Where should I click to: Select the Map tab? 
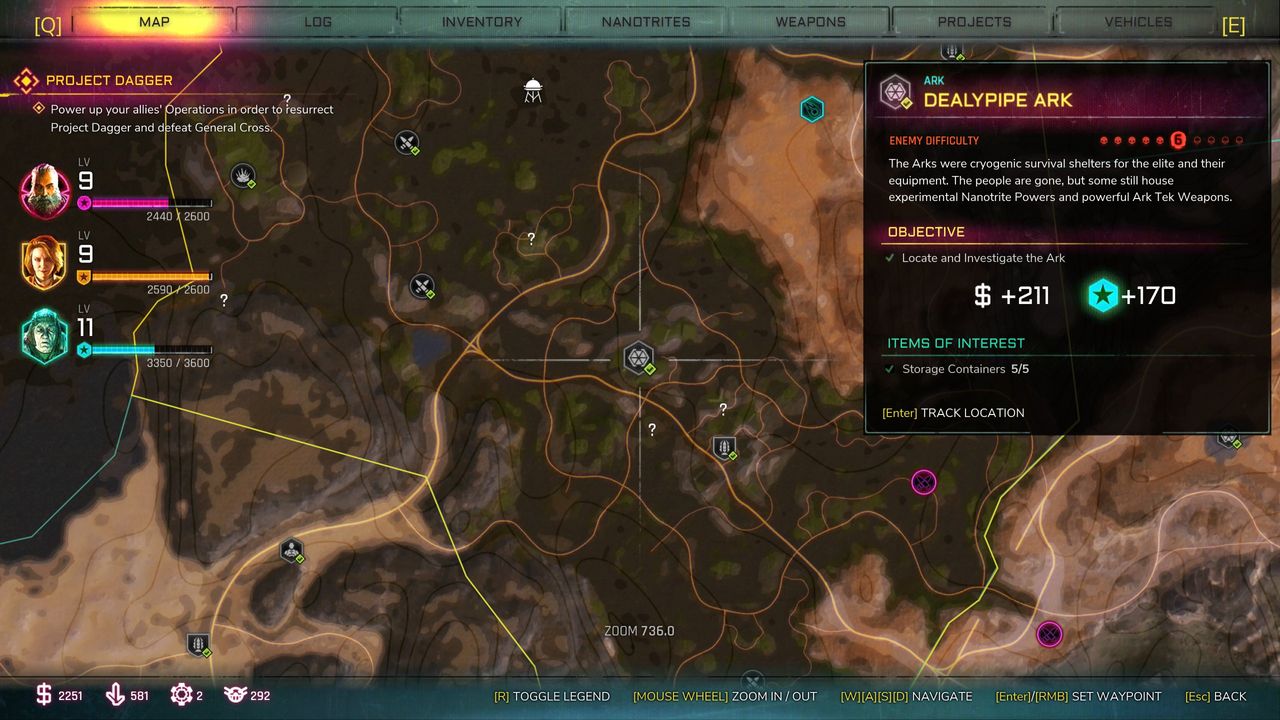[154, 22]
